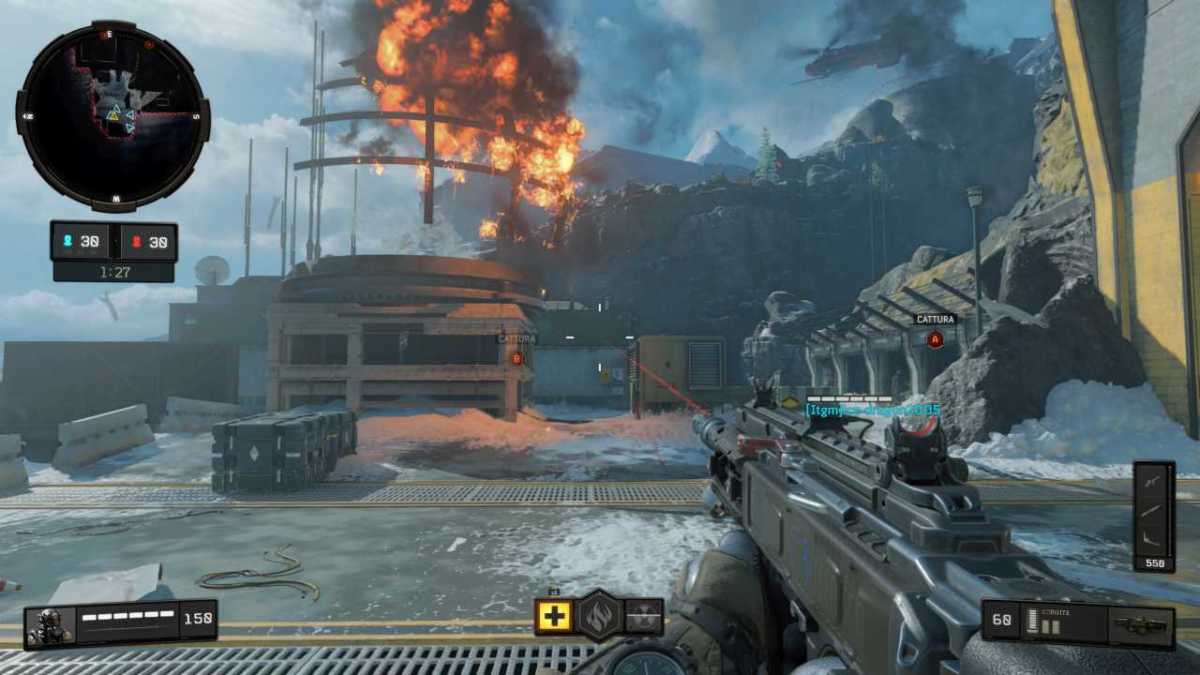Open the scorestreak panel showing 550
This screenshot has height=675, width=1200.
pos(1153,515)
